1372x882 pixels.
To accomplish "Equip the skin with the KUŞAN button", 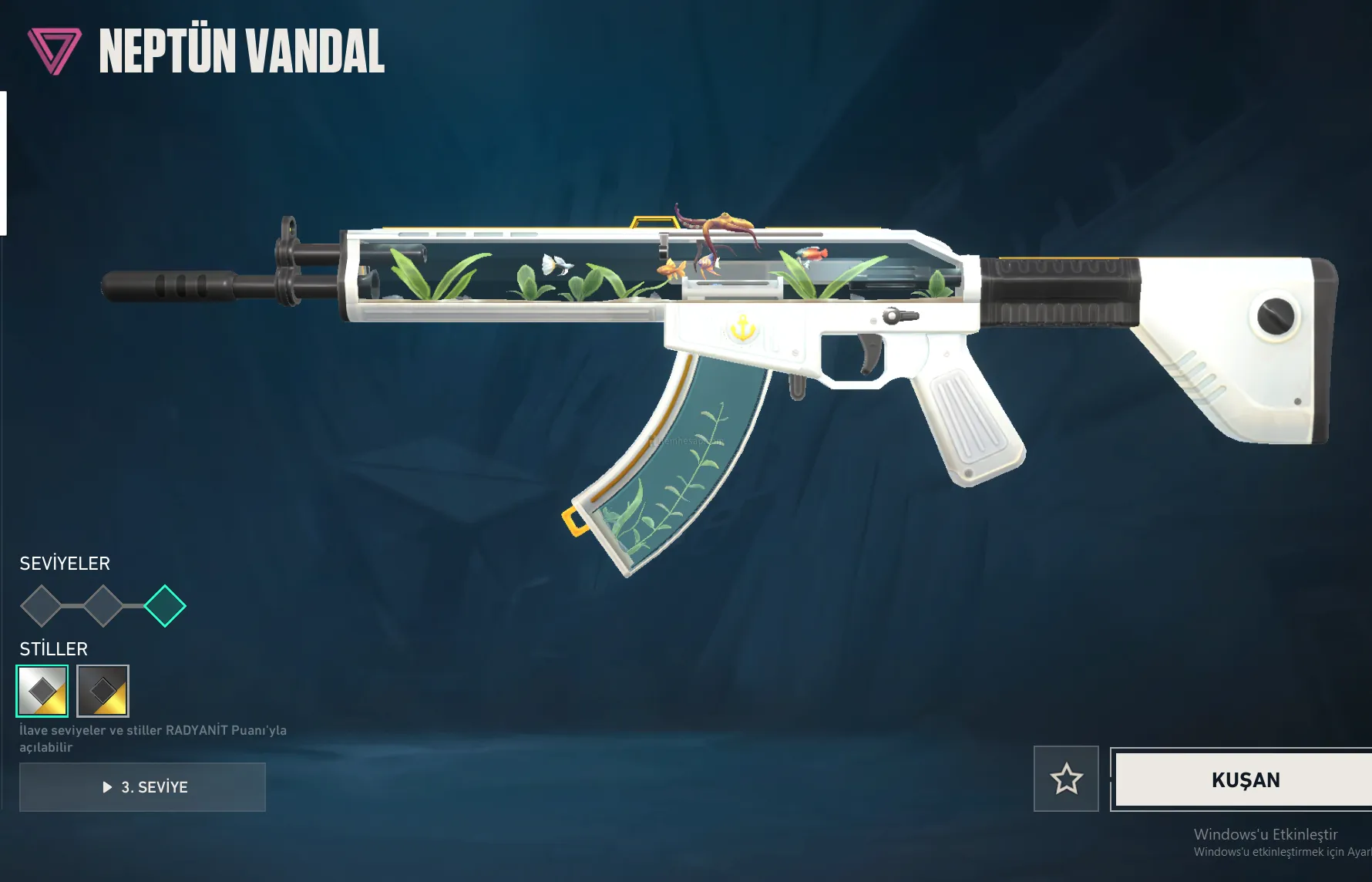I will (1244, 779).
